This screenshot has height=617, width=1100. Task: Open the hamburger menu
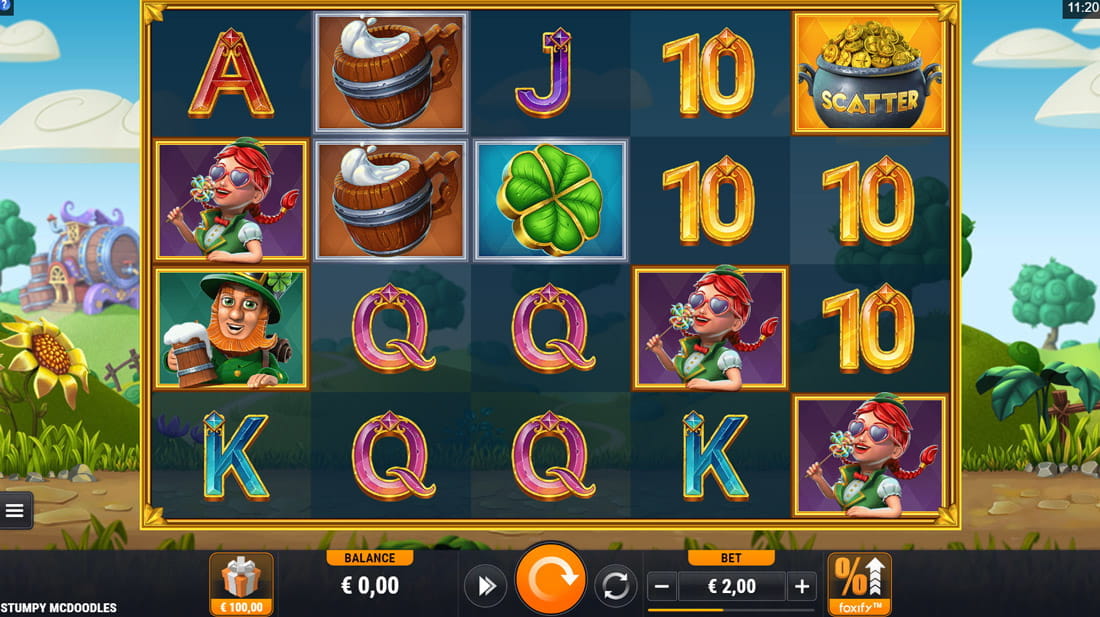point(15,511)
